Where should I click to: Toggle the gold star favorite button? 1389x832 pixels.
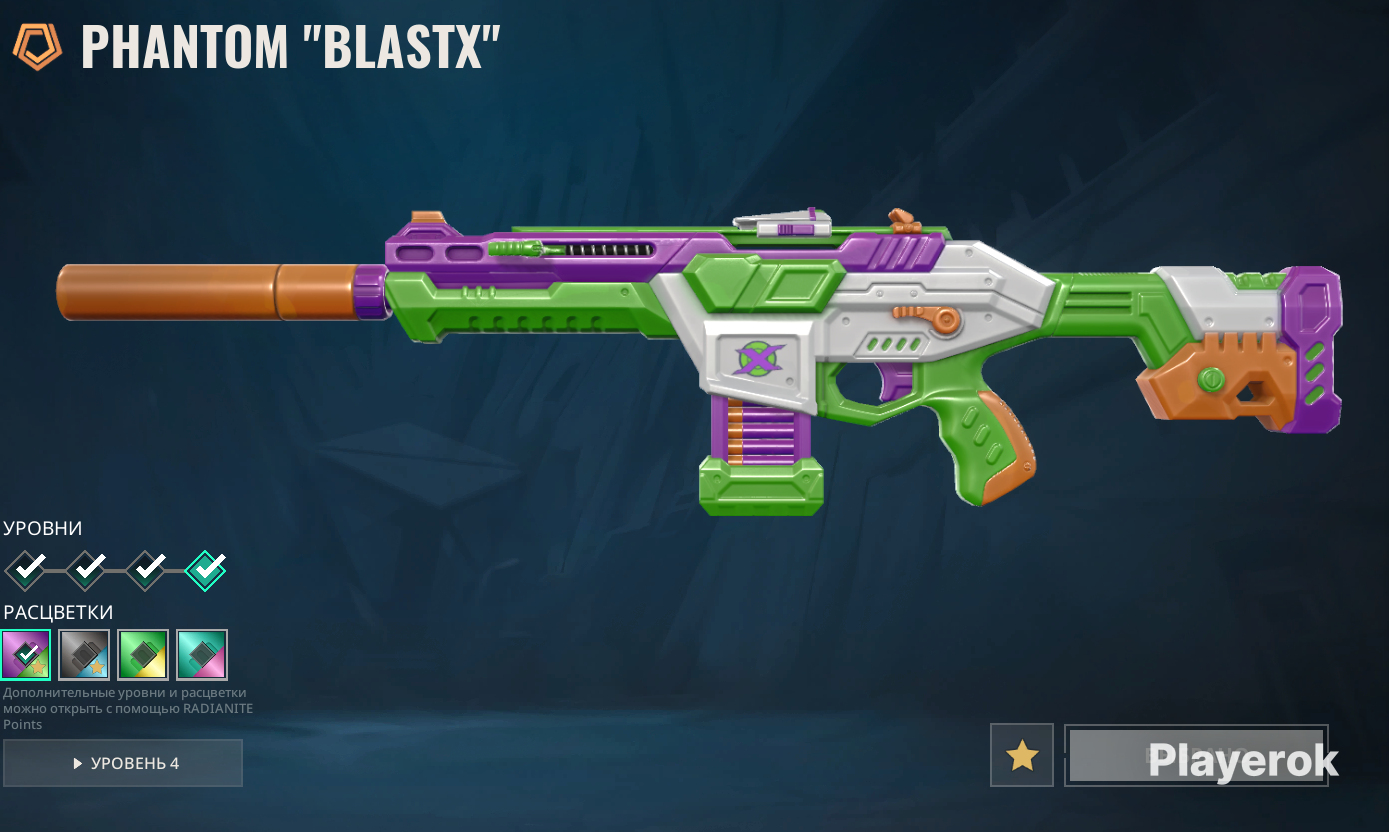click(1021, 755)
